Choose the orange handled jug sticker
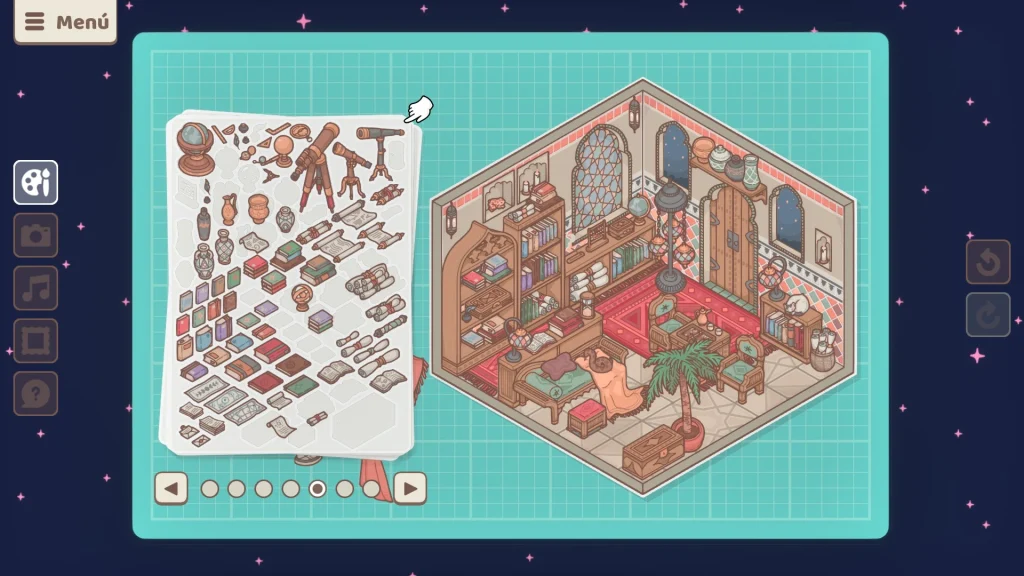This screenshot has height=576, width=1024. pyautogui.click(x=229, y=208)
